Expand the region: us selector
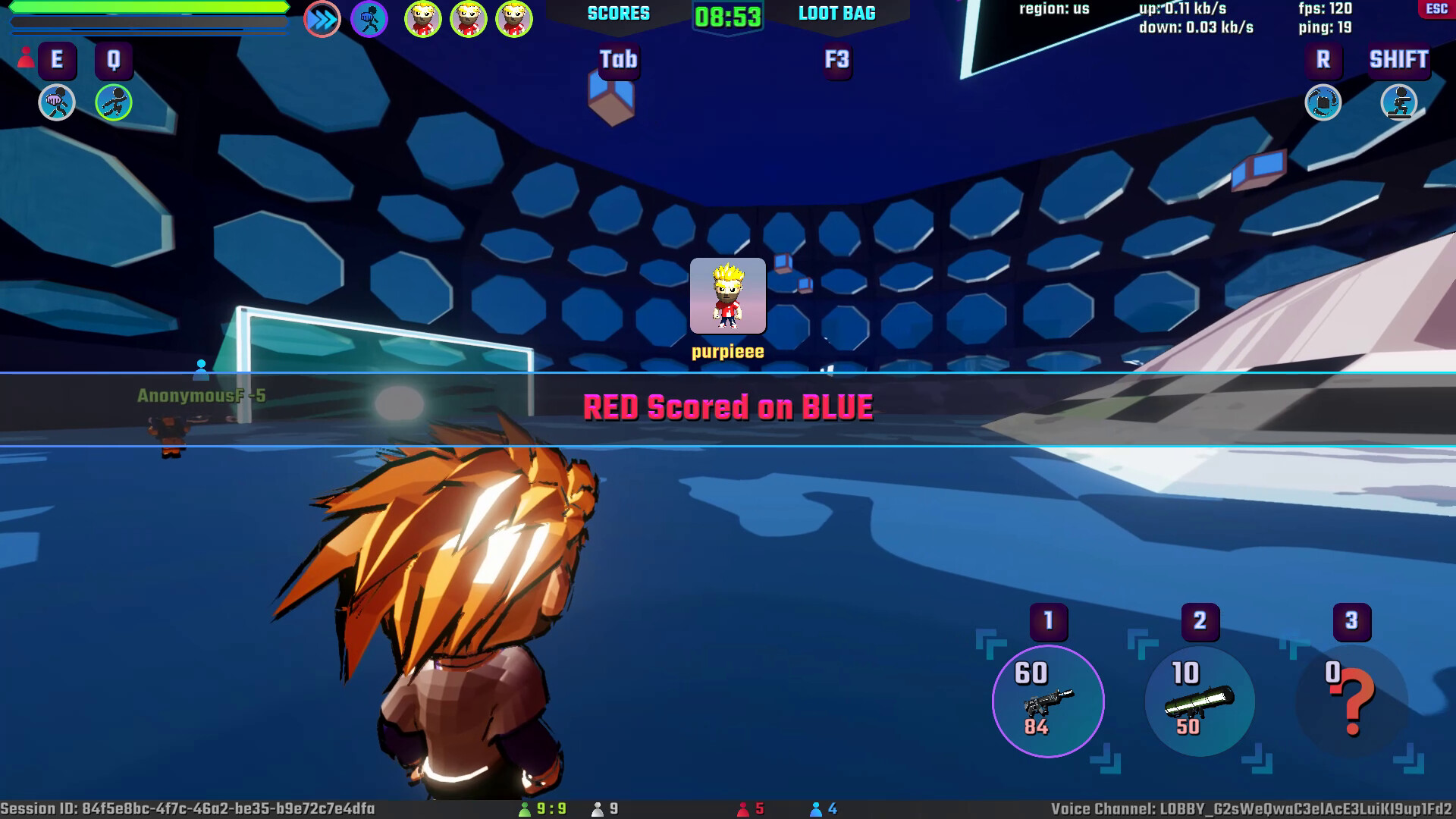This screenshot has width=1456, height=819. pyautogui.click(x=1053, y=9)
